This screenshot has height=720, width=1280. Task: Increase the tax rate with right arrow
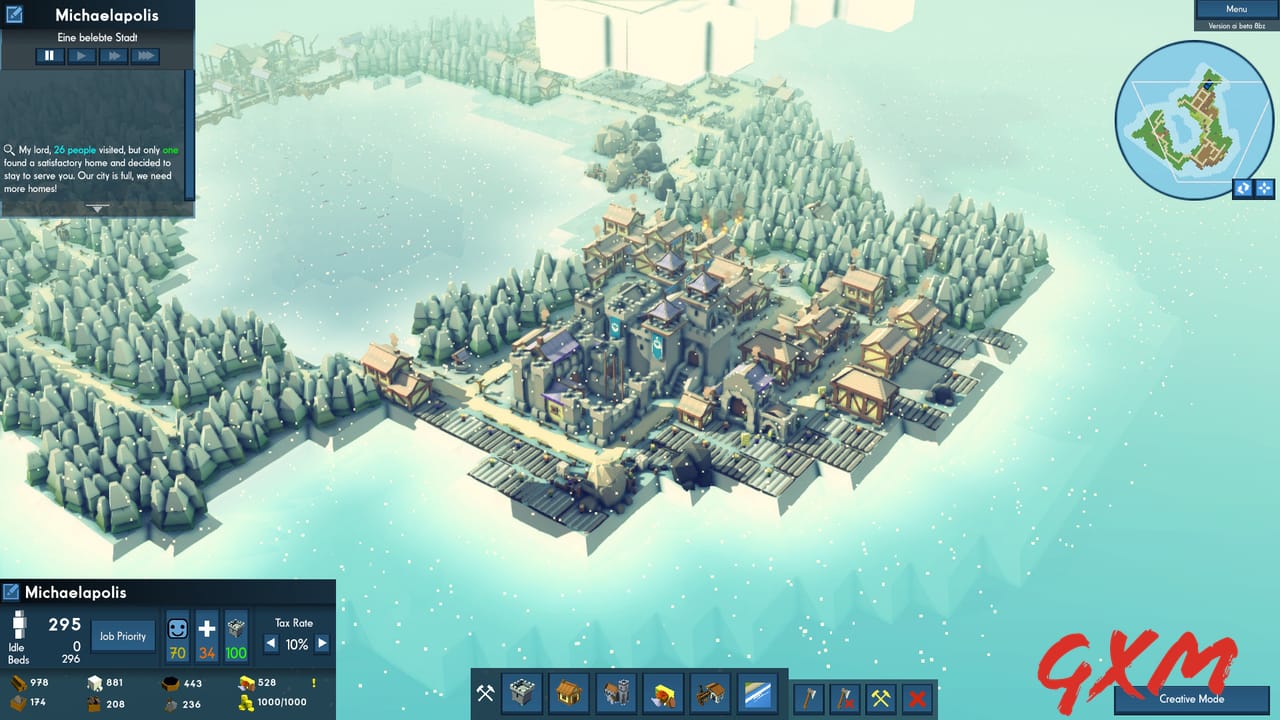coord(322,644)
